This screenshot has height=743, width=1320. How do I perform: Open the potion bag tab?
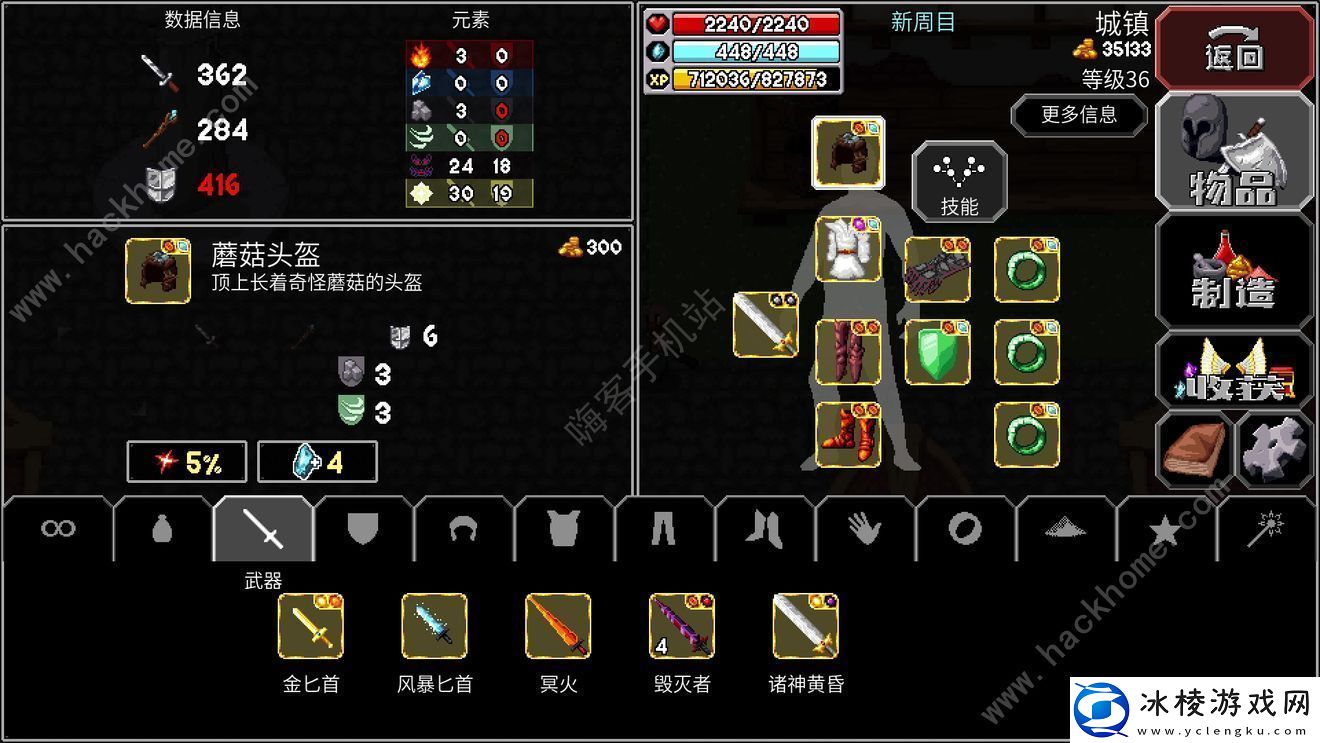pyautogui.click(x=161, y=527)
